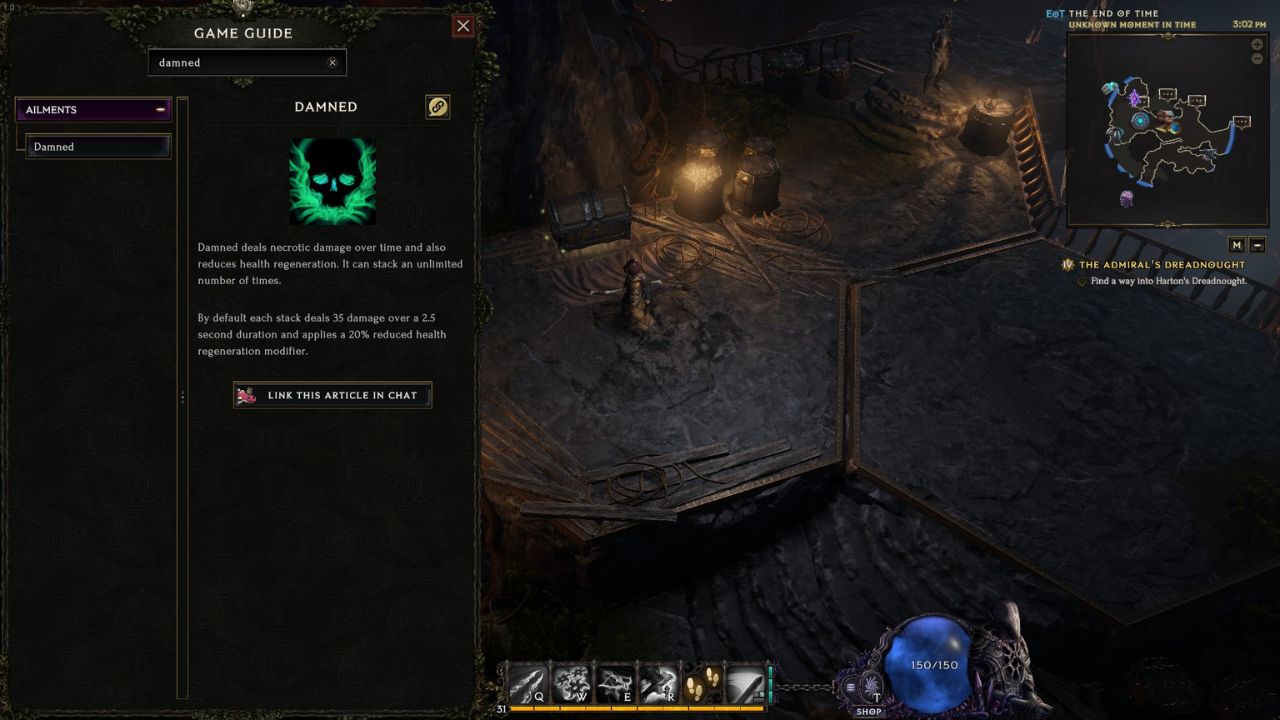This screenshot has height=720, width=1280.
Task: Click the falcon skill bound to R
Action: click(x=660, y=682)
